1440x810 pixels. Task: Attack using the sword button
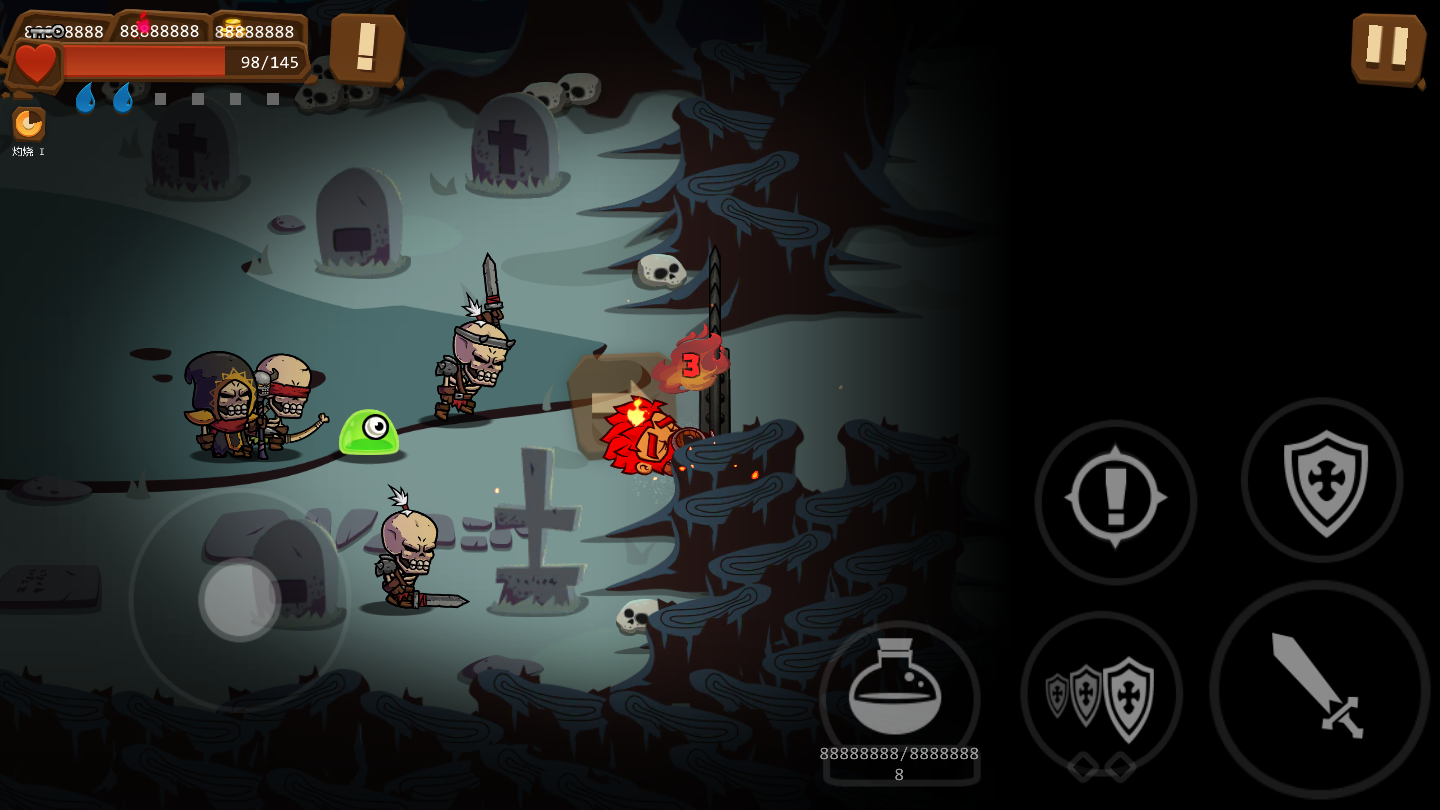1318,688
